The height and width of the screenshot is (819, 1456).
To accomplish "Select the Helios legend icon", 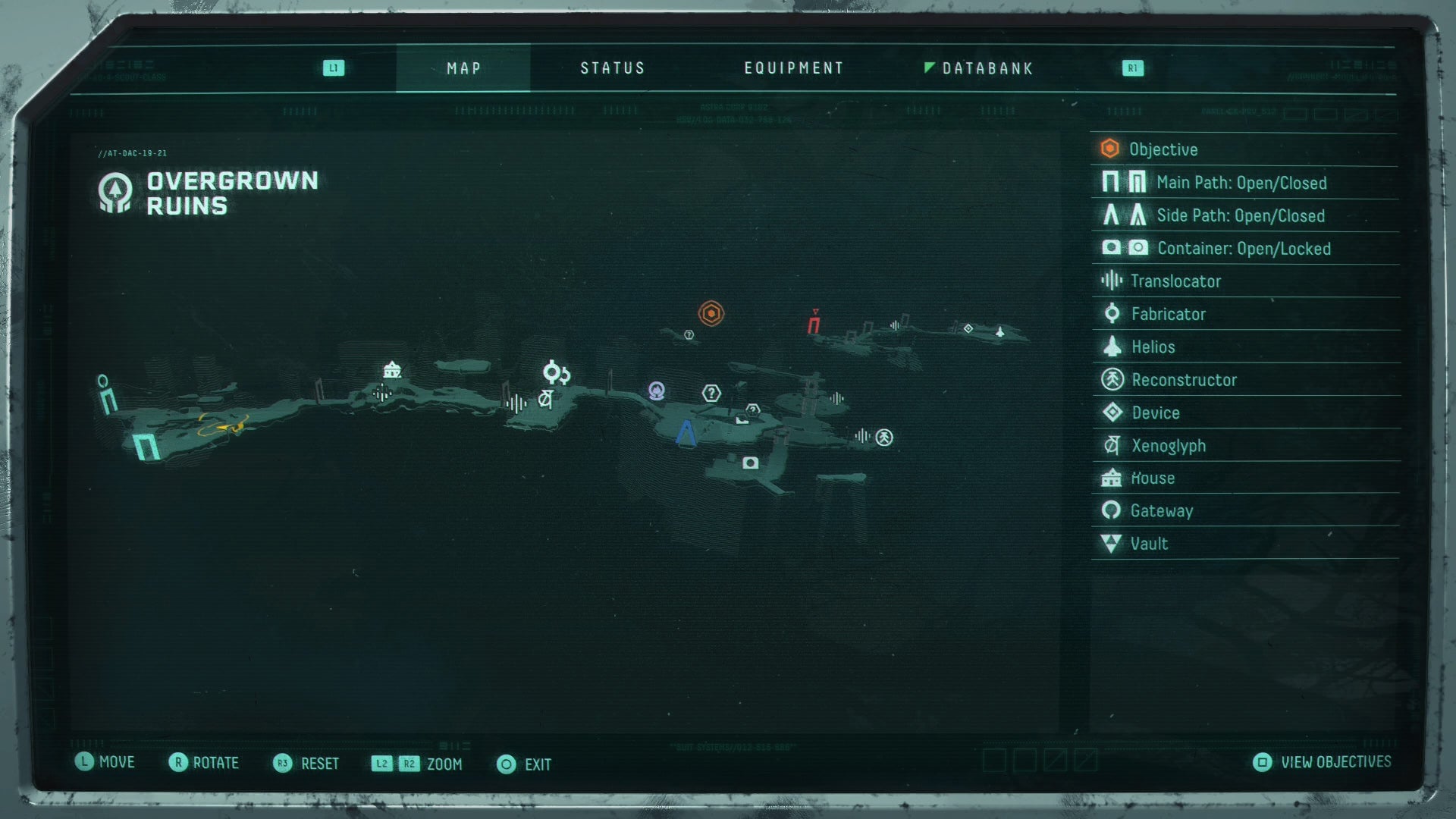I will click(x=1112, y=347).
